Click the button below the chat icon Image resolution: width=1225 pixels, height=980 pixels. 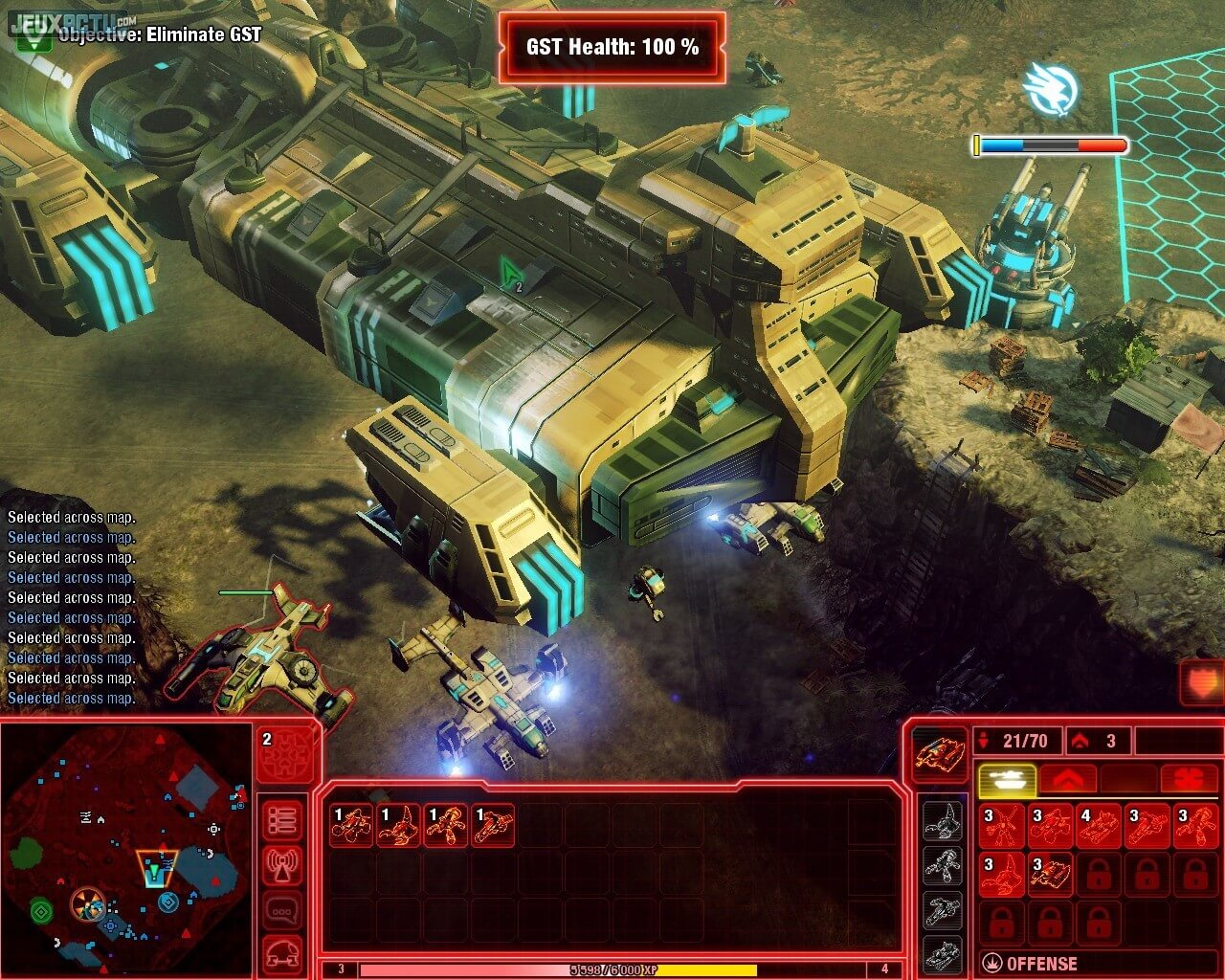tap(283, 952)
